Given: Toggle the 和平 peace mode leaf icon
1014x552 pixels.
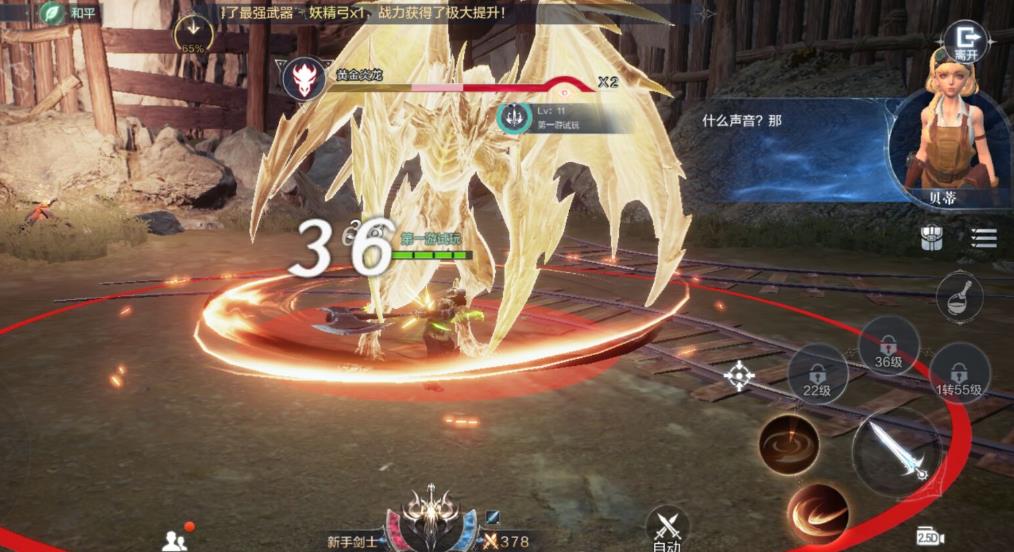Looking at the screenshot, I should [x=52, y=13].
